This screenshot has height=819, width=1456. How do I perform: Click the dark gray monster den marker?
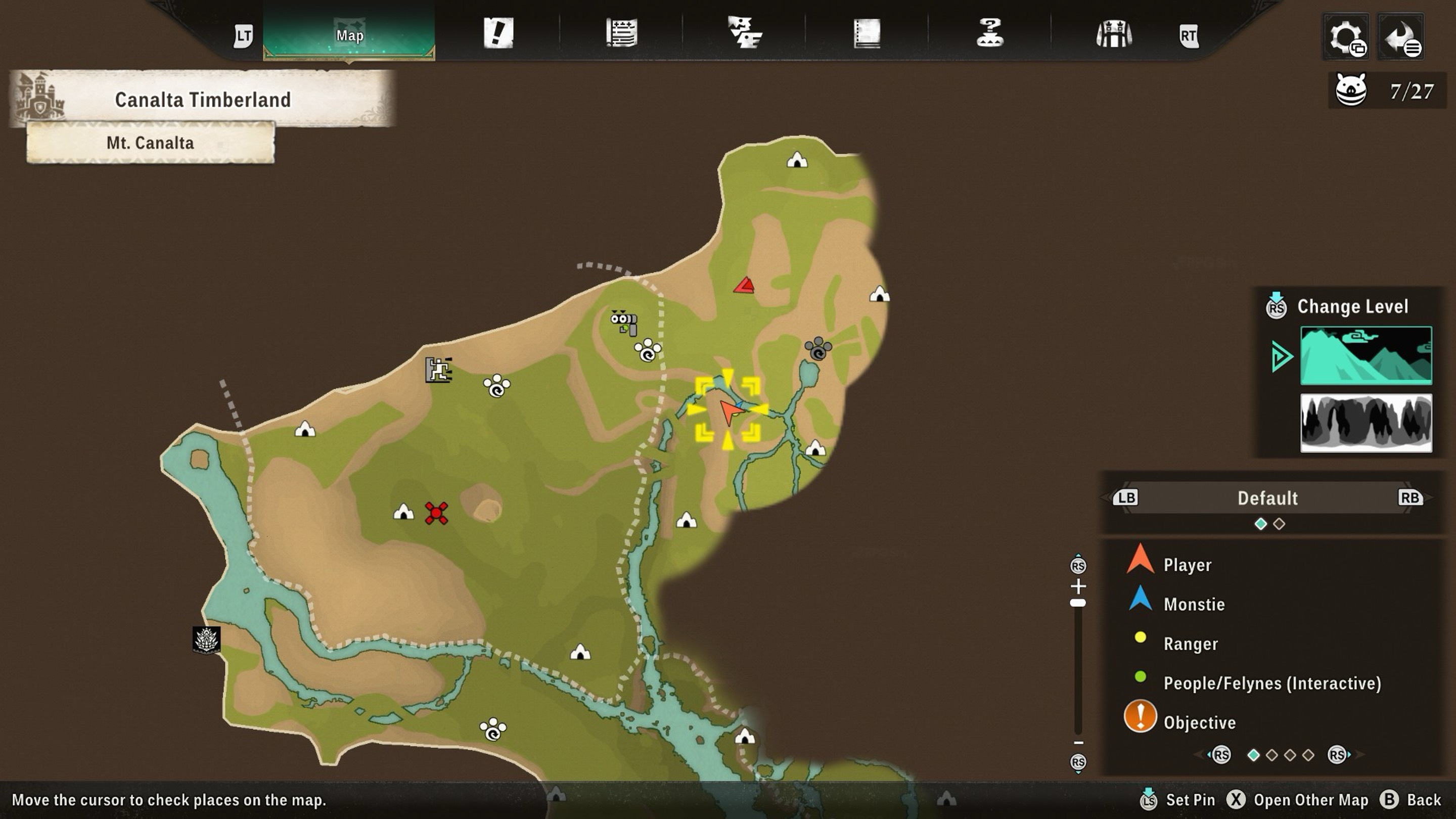point(817,349)
